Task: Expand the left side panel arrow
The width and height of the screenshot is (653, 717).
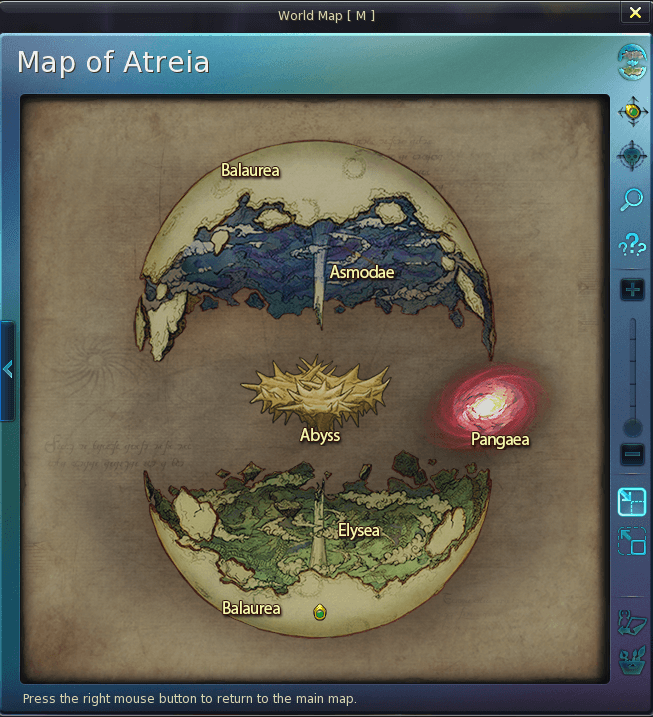Action: pyautogui.click(x=8, y=370)
